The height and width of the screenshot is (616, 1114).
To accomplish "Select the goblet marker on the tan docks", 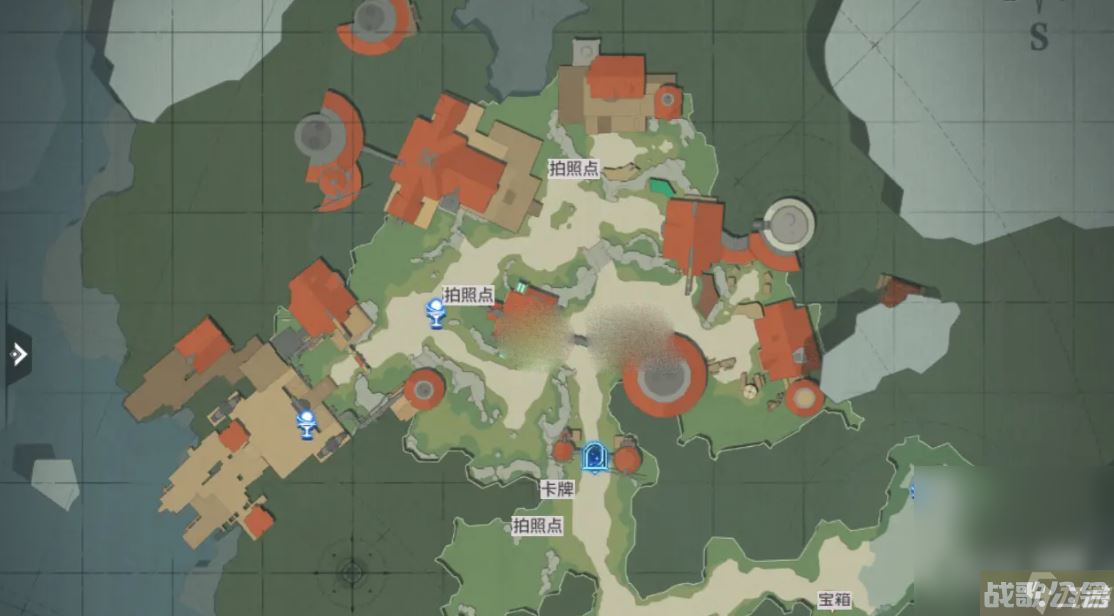I will coord(307,424).
